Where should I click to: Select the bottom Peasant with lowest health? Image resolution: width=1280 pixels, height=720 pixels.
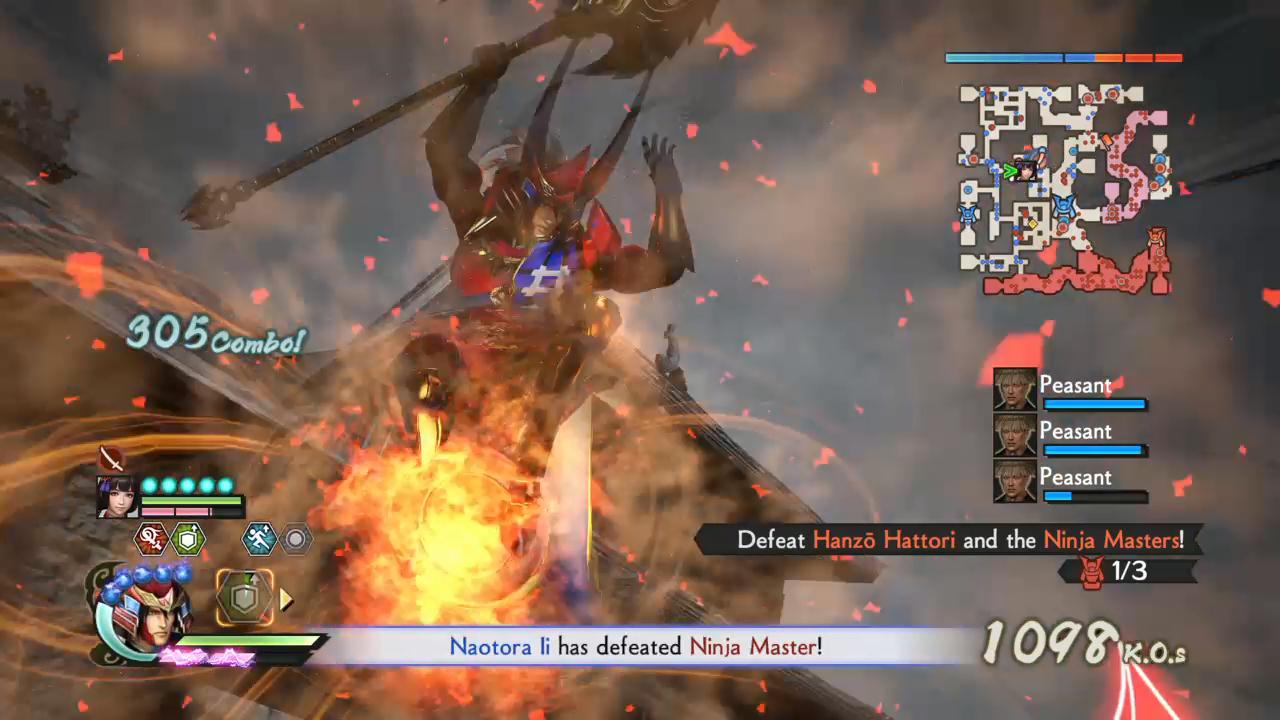click(1070, 482)
